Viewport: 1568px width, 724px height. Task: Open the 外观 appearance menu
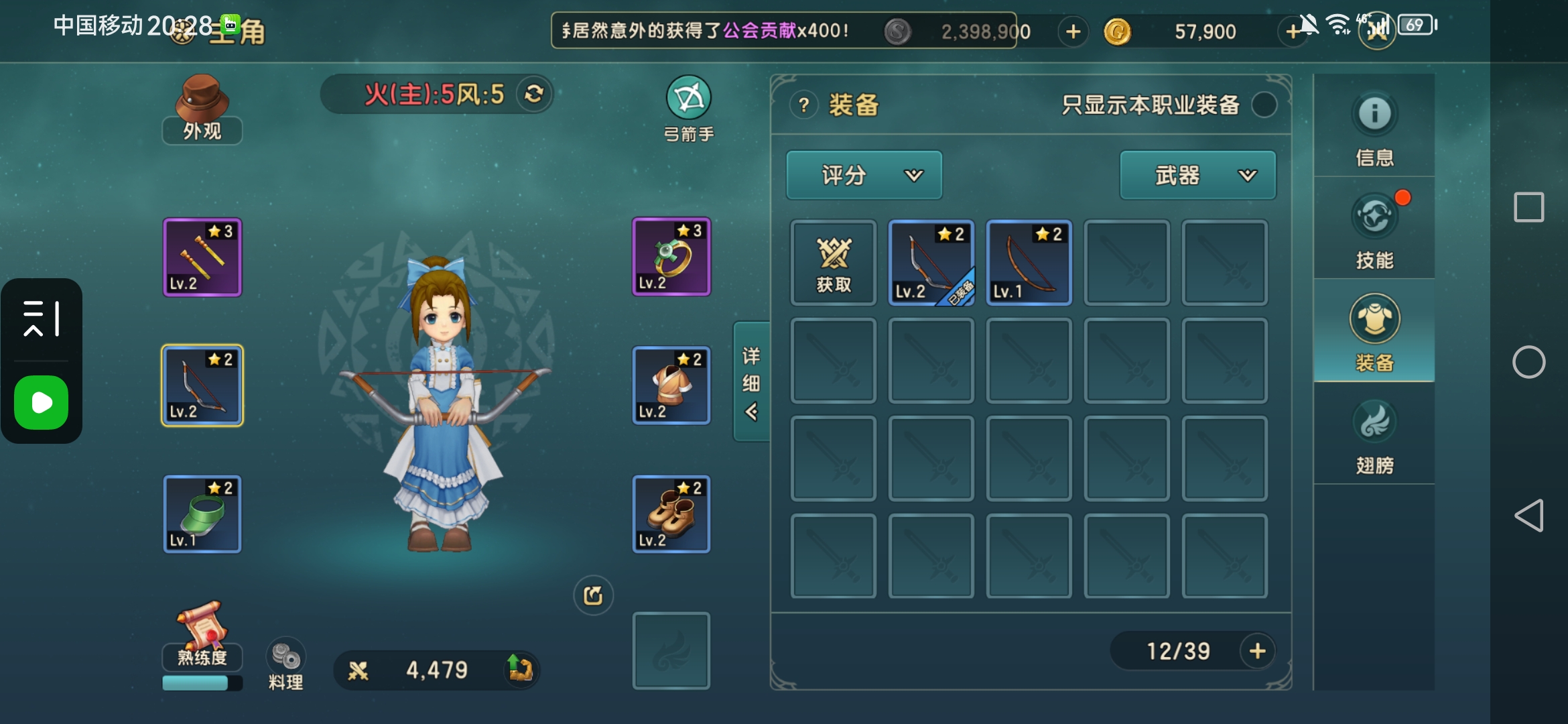coord(202,109)
